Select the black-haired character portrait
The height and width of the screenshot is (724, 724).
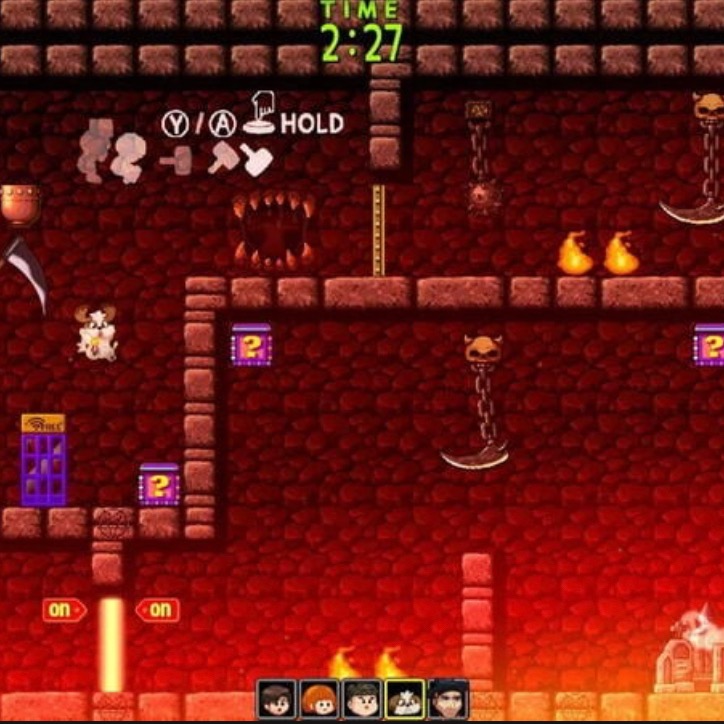[x=448, y=699]
